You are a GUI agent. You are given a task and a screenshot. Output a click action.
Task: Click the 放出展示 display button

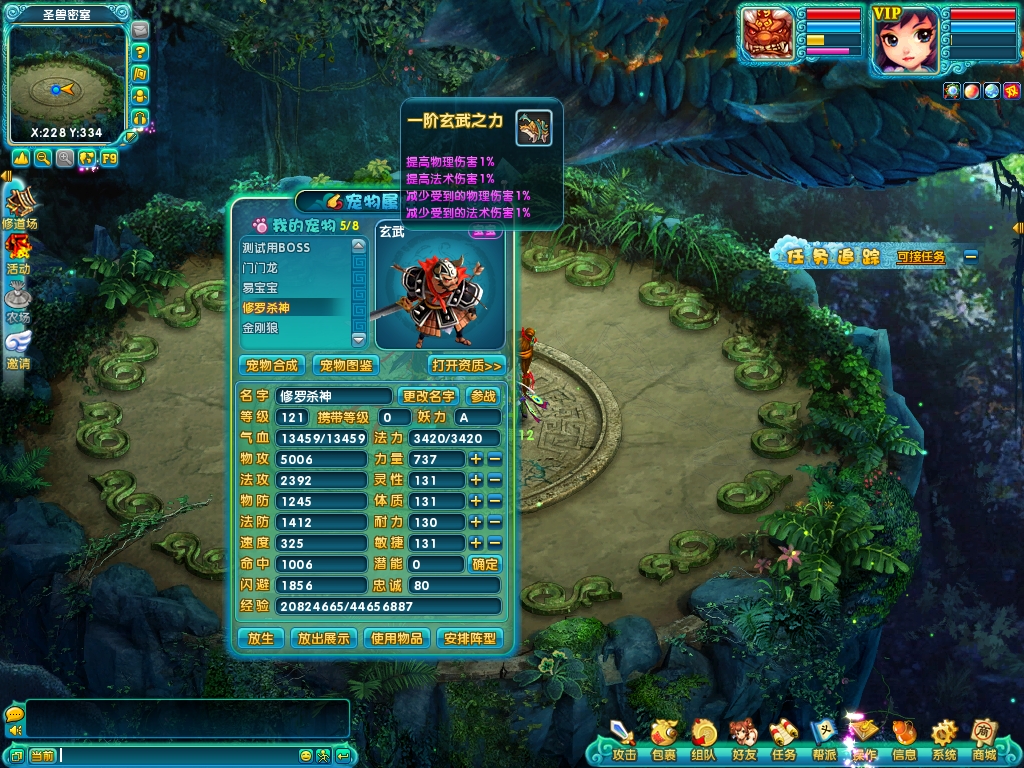pos(324,638)
